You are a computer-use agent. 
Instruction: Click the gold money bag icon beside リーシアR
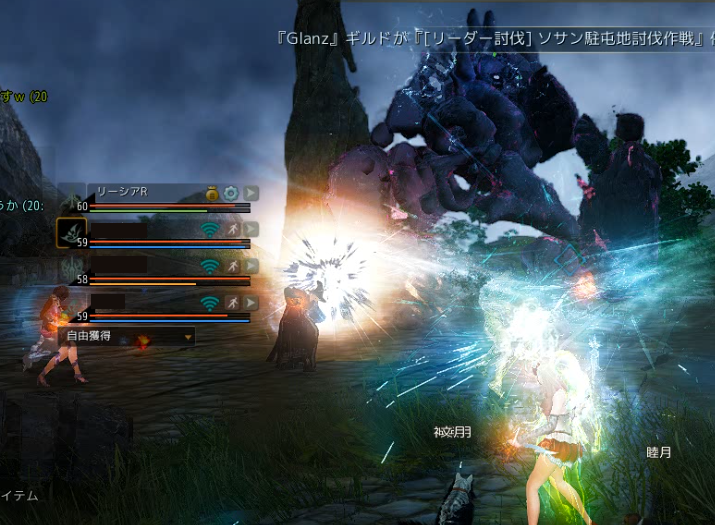click(212, 192)
